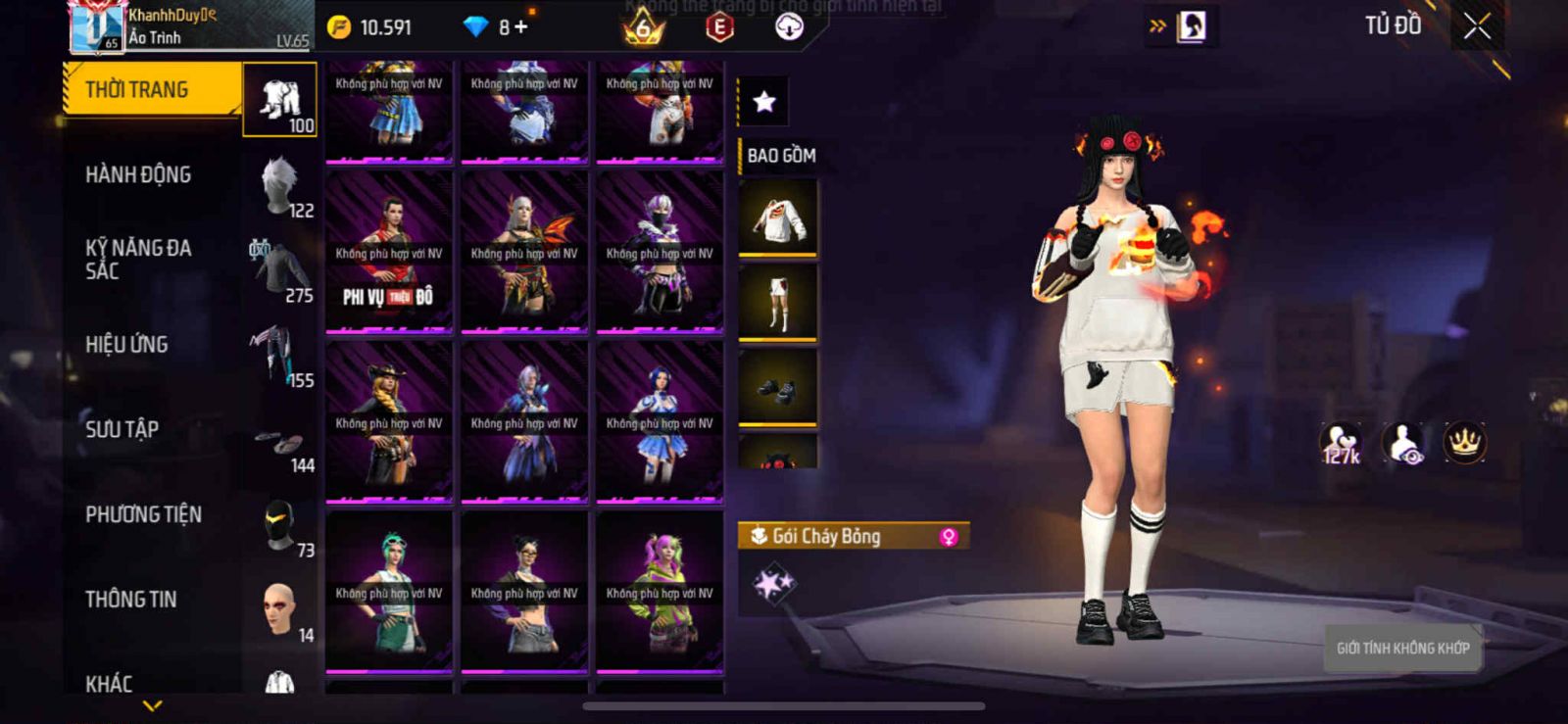Select the Phi Vụ Triệu Đô outfit

click(x=389, y=251)
